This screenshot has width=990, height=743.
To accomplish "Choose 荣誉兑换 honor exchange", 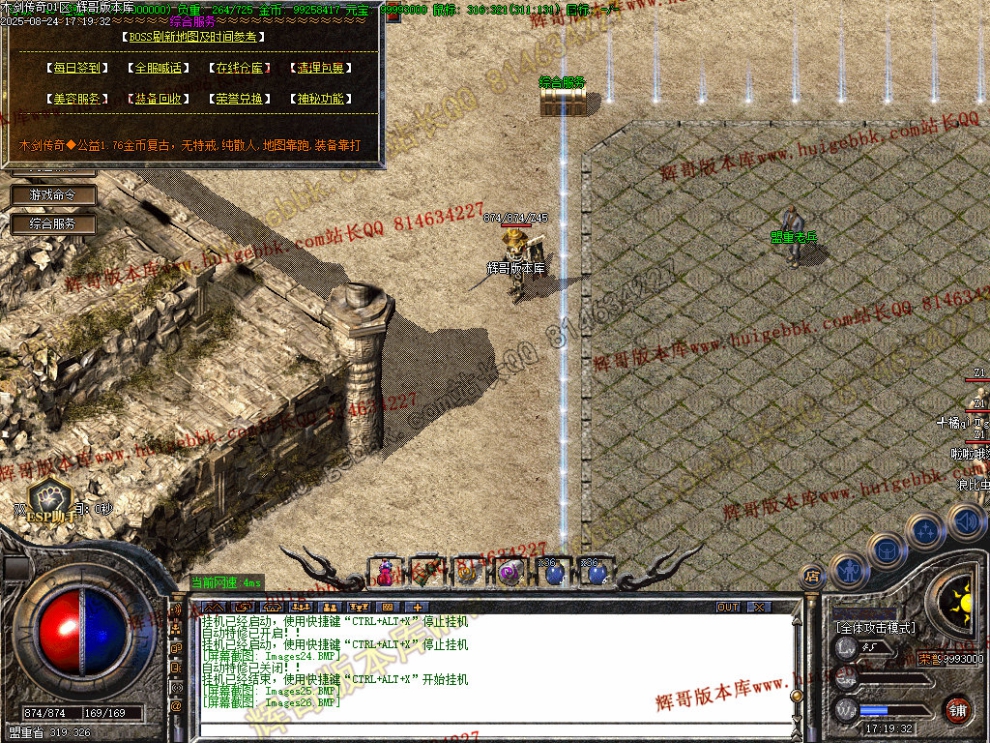I will [x=239, y=99].
